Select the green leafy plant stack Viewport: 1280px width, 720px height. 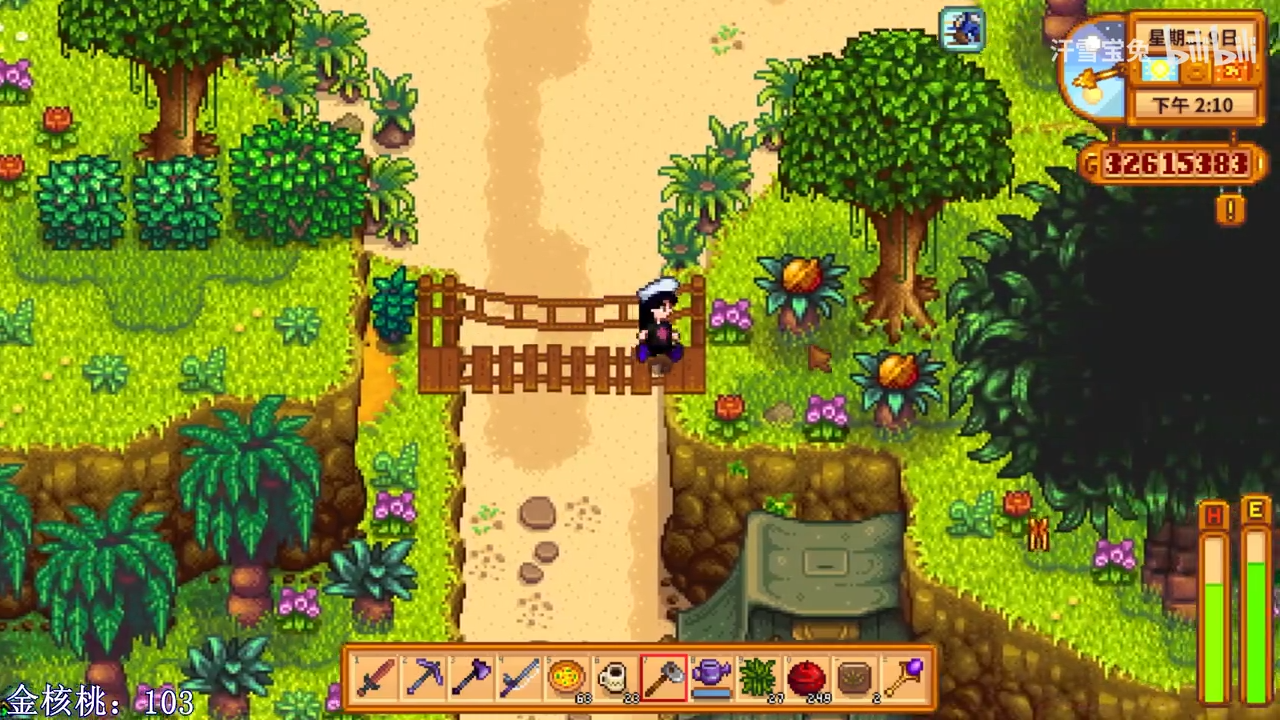[757, 678]
